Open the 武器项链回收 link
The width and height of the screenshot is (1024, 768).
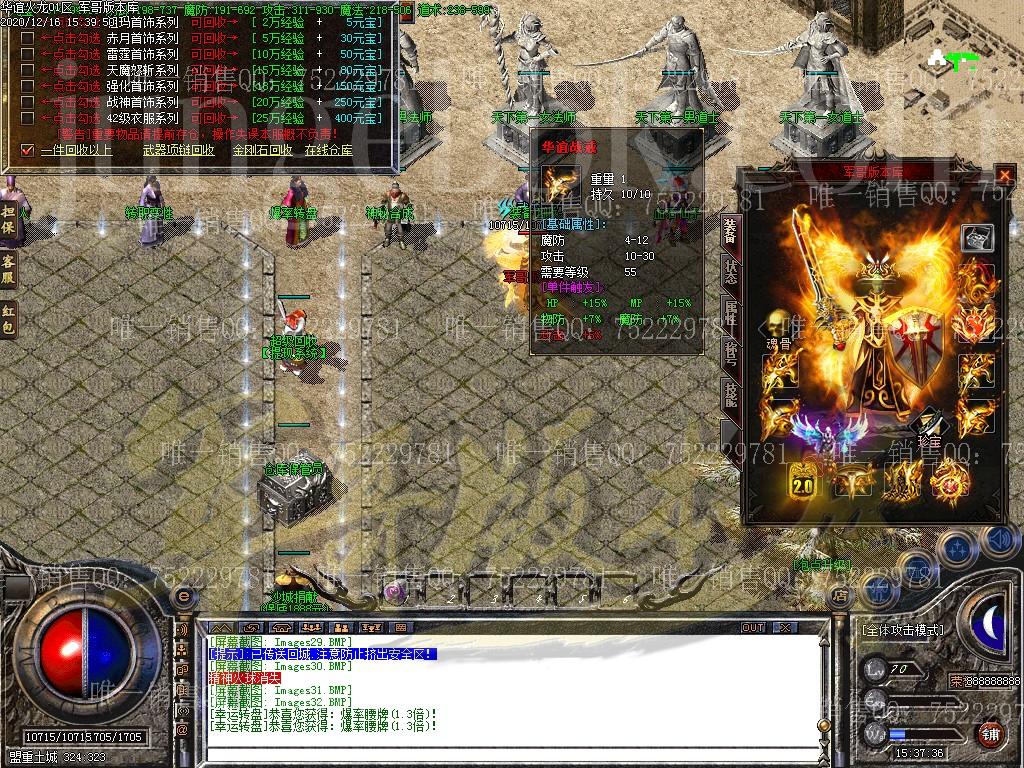pyautogui.click(x=178, y=150)
